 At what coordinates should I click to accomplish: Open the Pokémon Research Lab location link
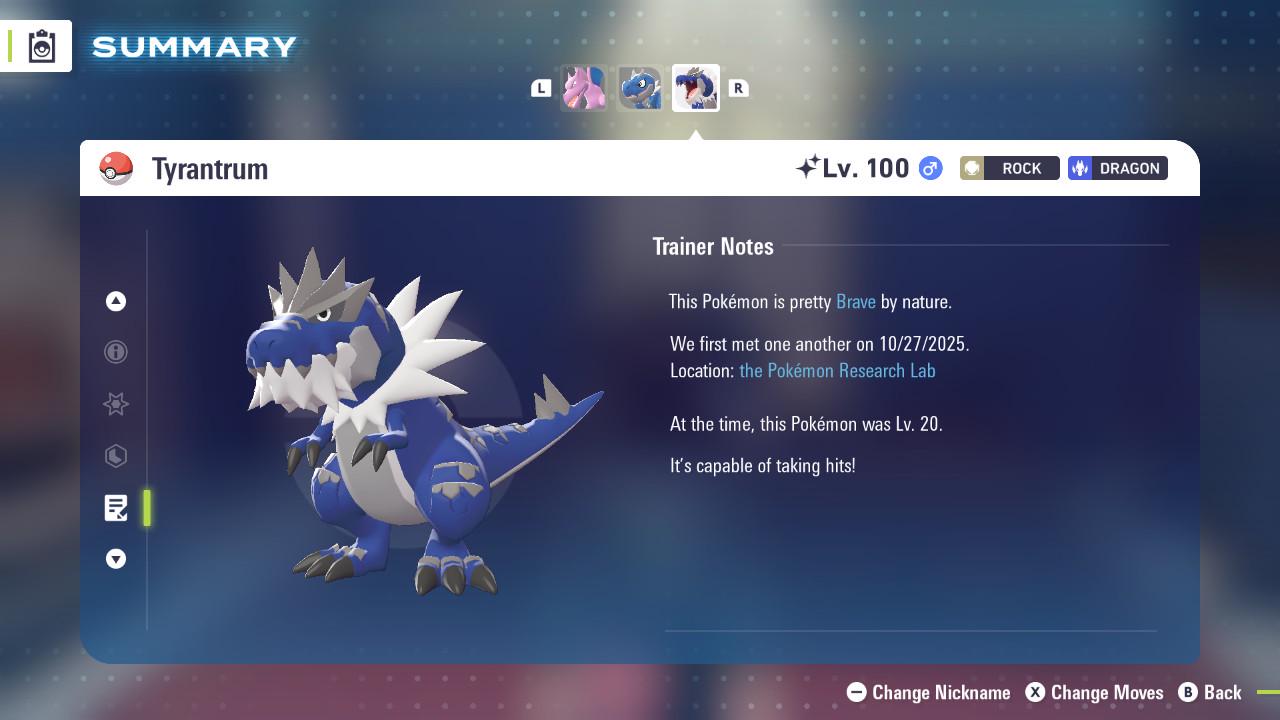click(x=837, y=370)
